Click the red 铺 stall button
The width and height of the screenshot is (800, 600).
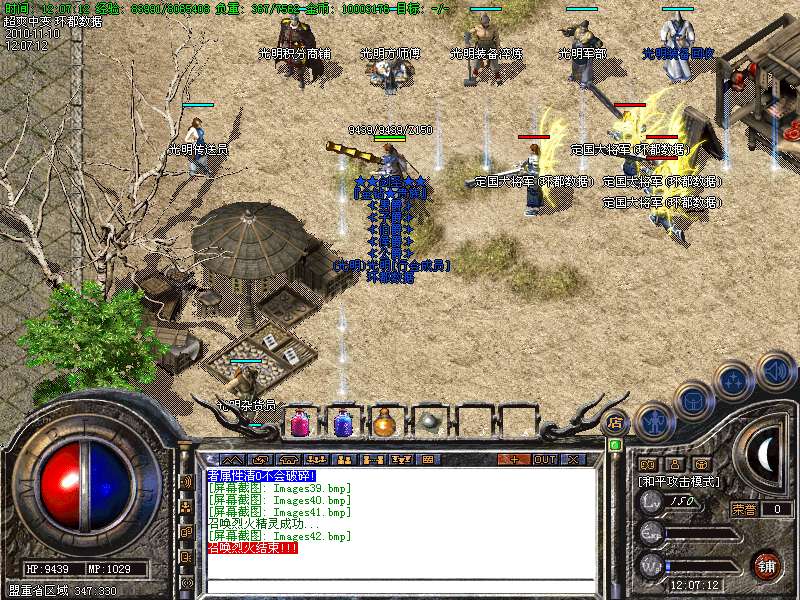tap(767, 565)
